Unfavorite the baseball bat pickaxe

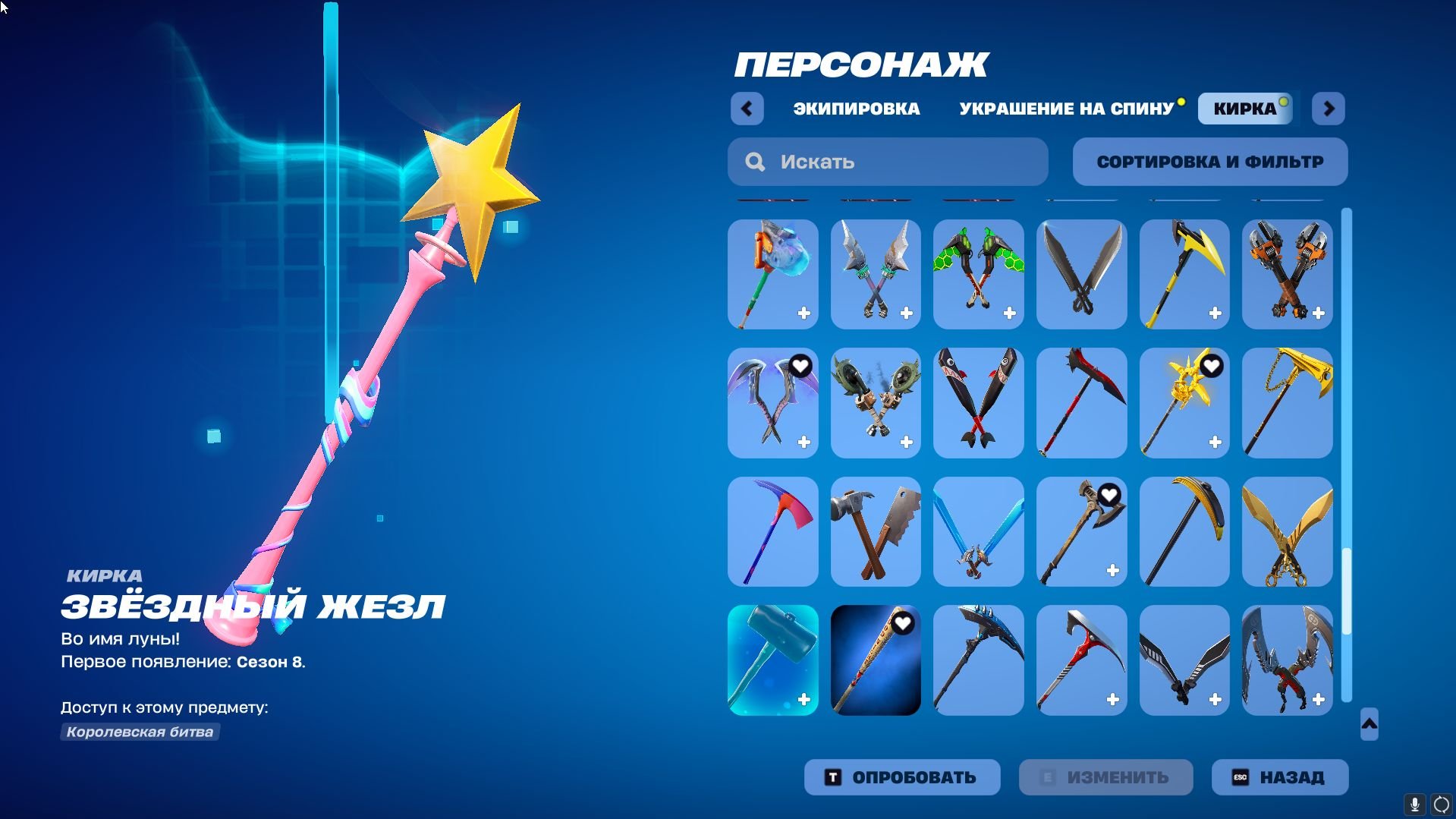[x=901, y=625]
